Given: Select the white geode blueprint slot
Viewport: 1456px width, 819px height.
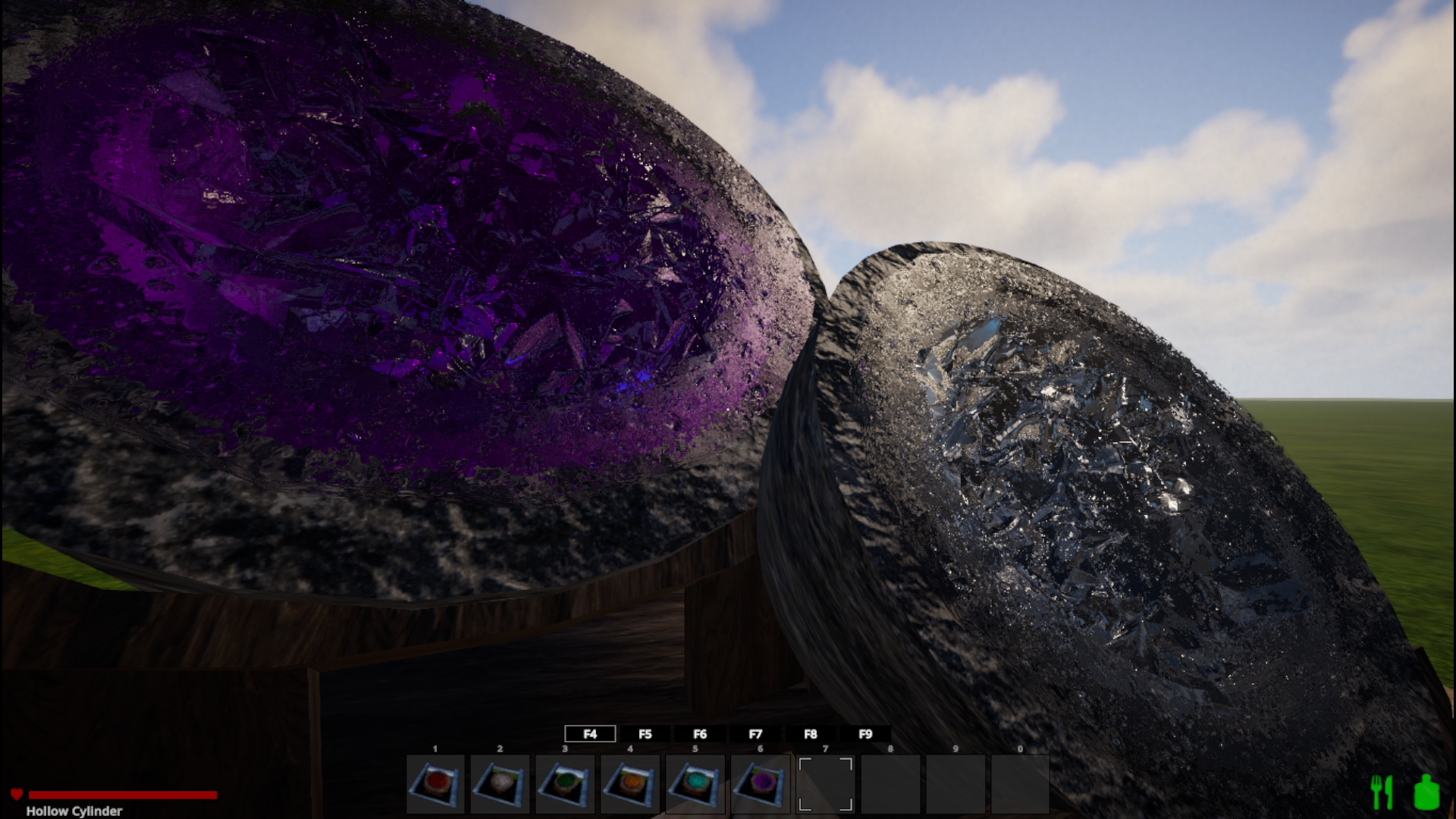Looking at the screenshot, I should point(500,784).
